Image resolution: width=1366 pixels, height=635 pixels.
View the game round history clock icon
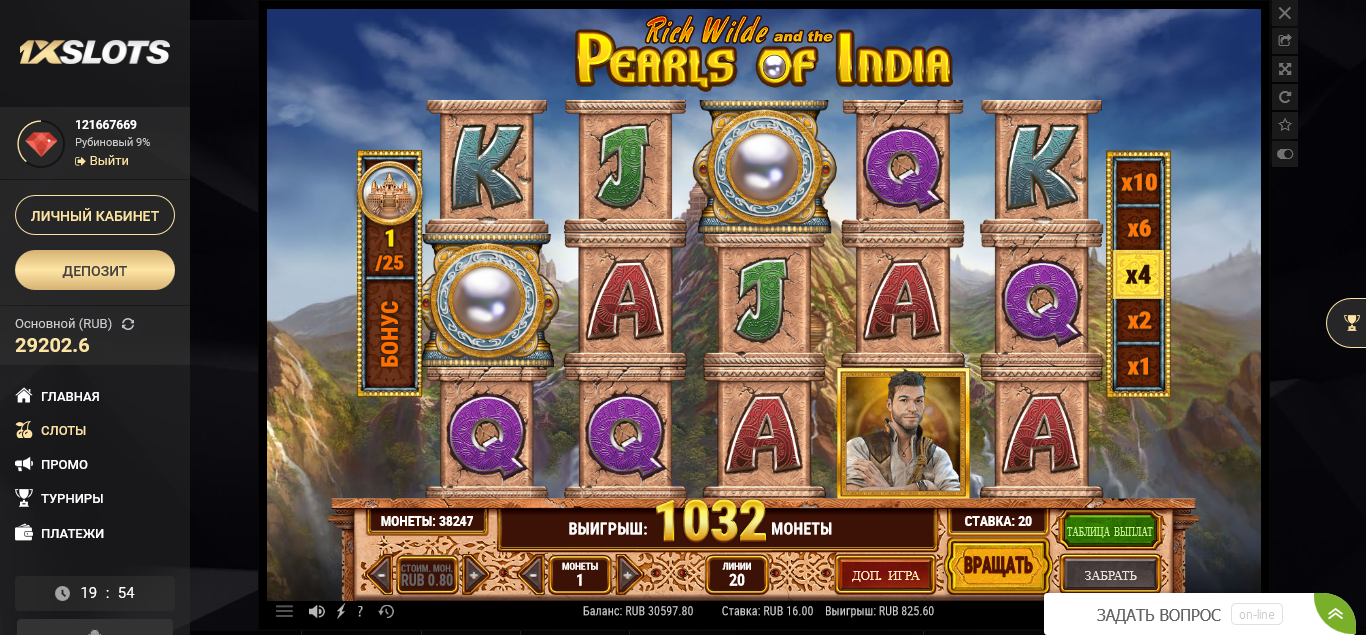click(387, 611)
